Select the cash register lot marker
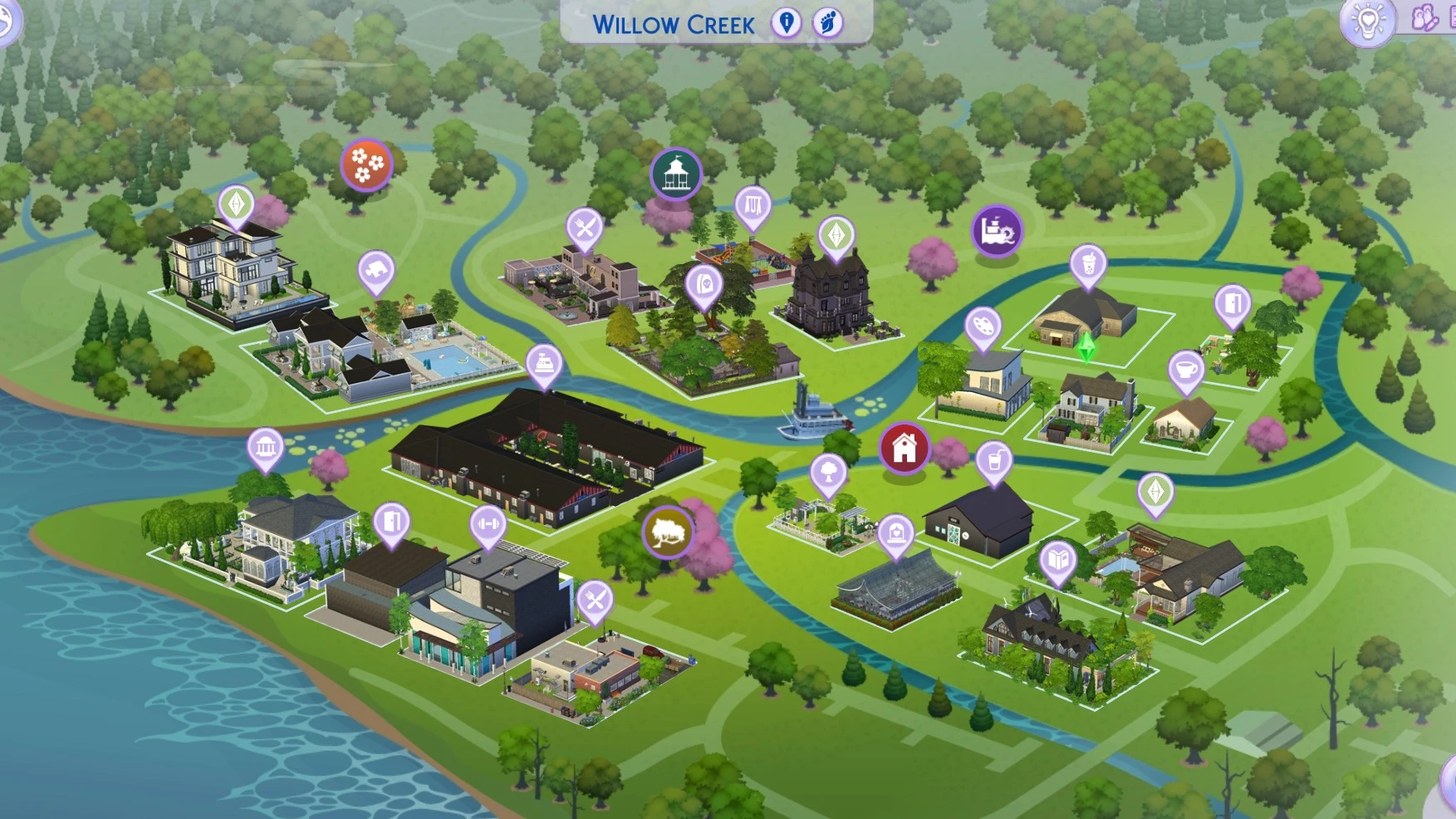This screenshot has height=819, width=1456. tap(544, 363)
